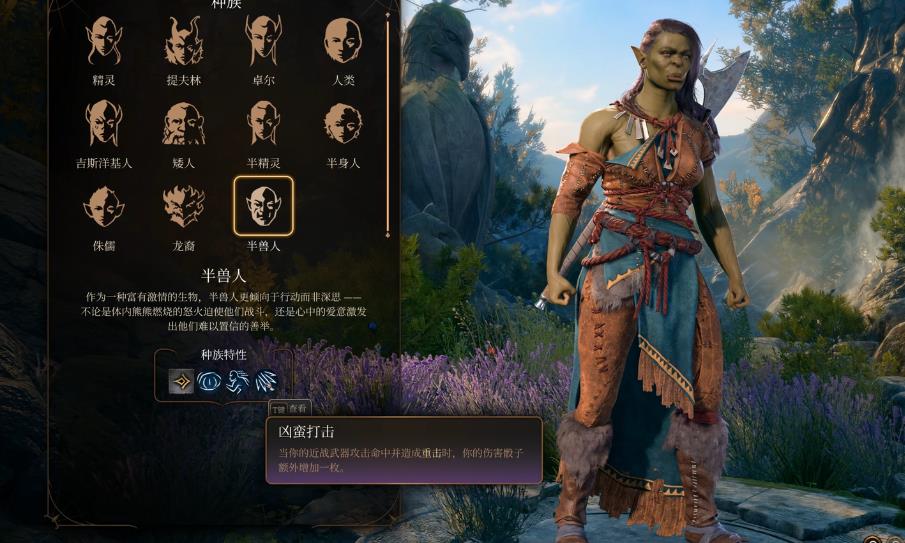Select the gold diamond 凶蛮打击 trait icon

pyautogui.click(x=181, y=381)
